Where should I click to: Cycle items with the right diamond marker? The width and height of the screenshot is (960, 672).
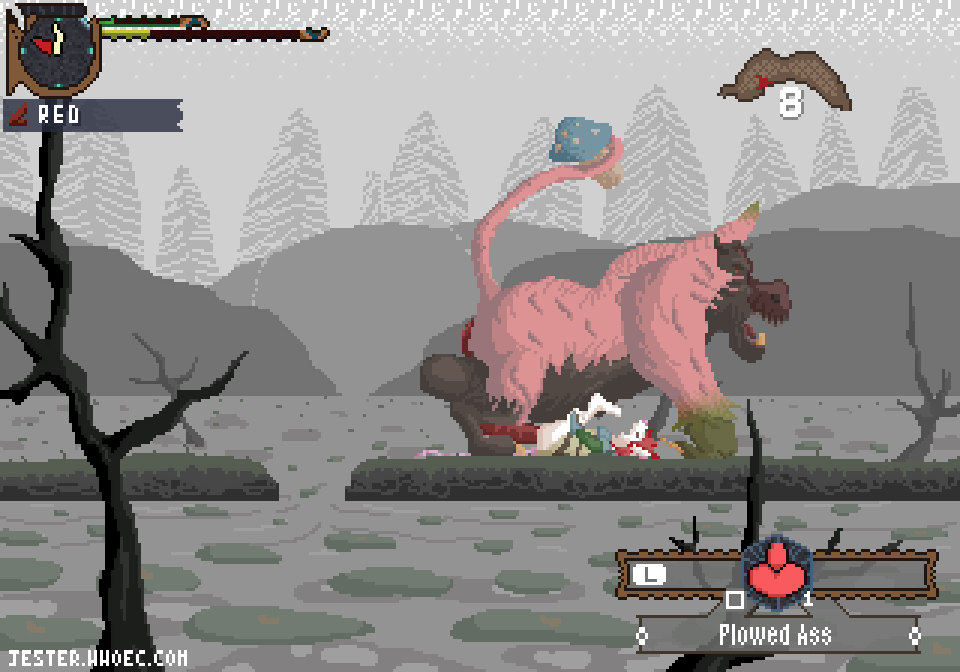pos(913,635)
